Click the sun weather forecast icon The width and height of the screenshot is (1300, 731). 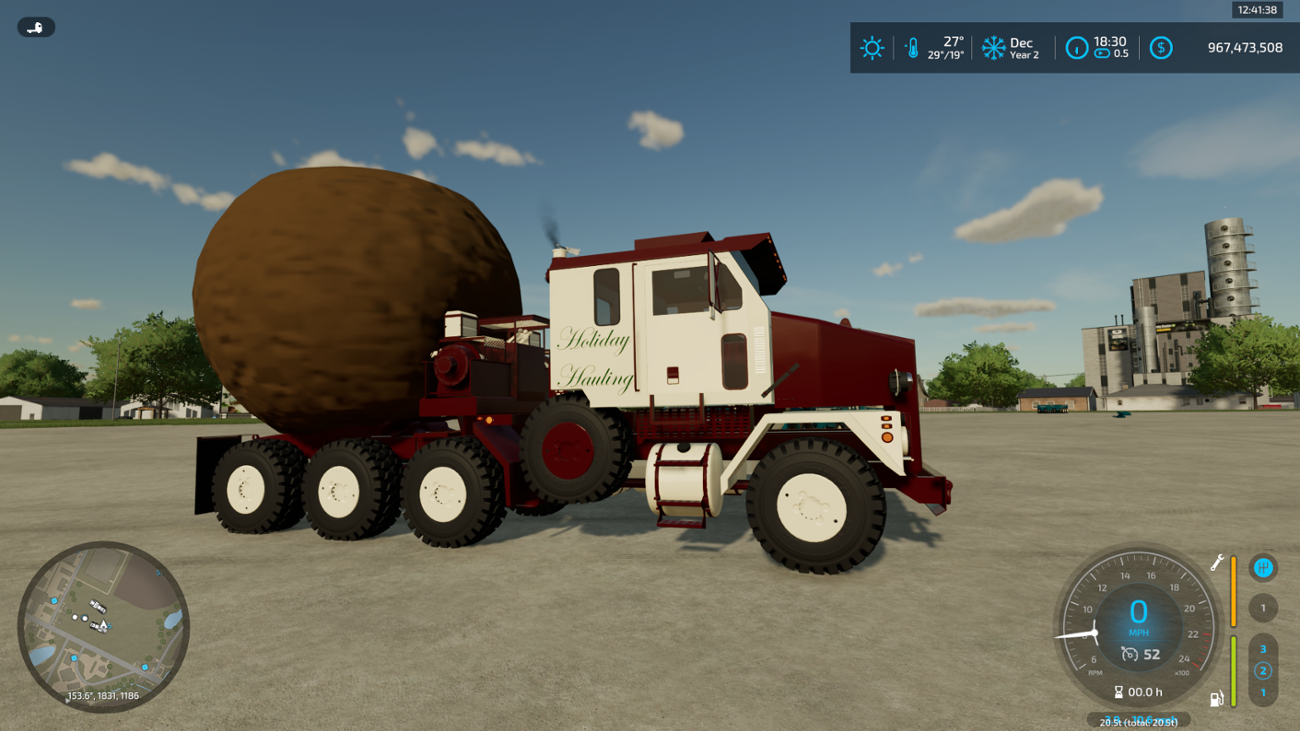[872, 47]
